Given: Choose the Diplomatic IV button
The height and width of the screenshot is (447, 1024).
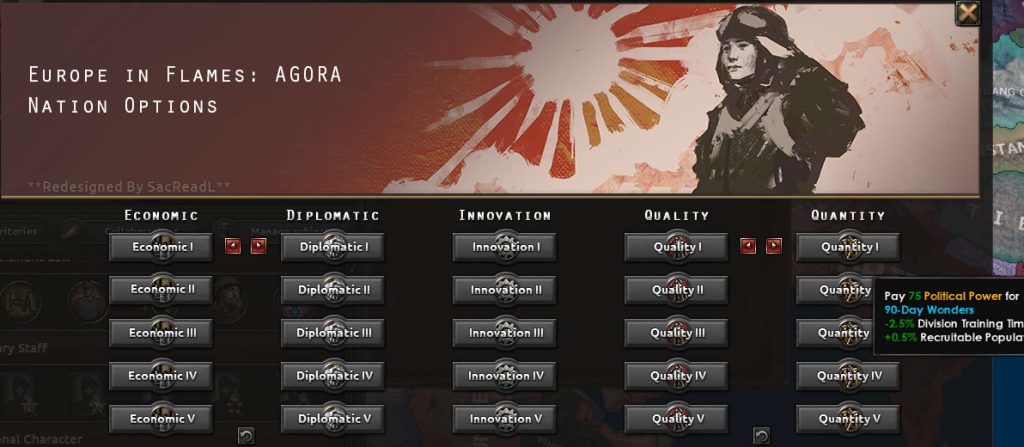Looking at the screenshot, I should coord(333,376).
